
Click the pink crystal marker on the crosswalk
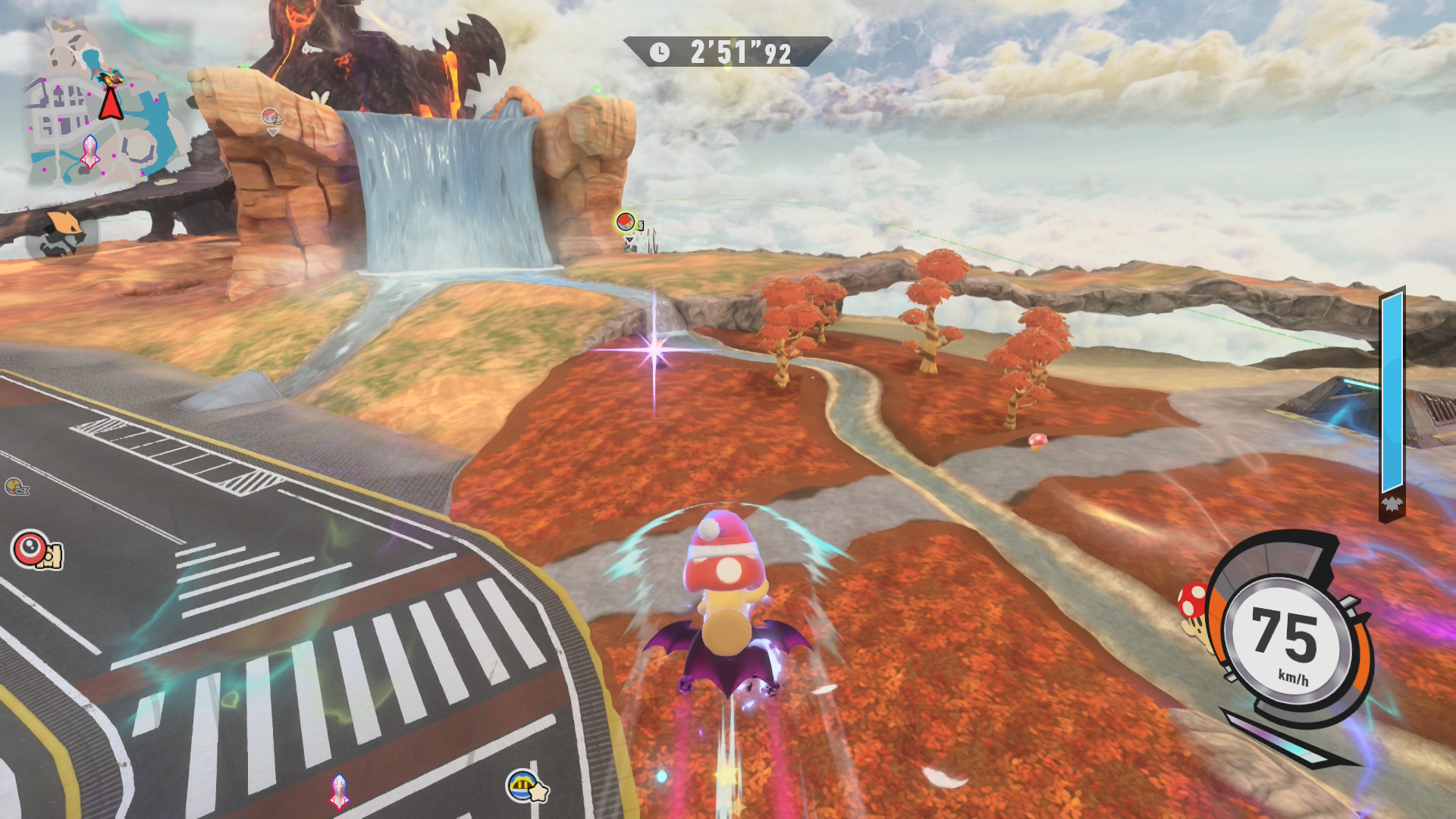coord(339,791)
